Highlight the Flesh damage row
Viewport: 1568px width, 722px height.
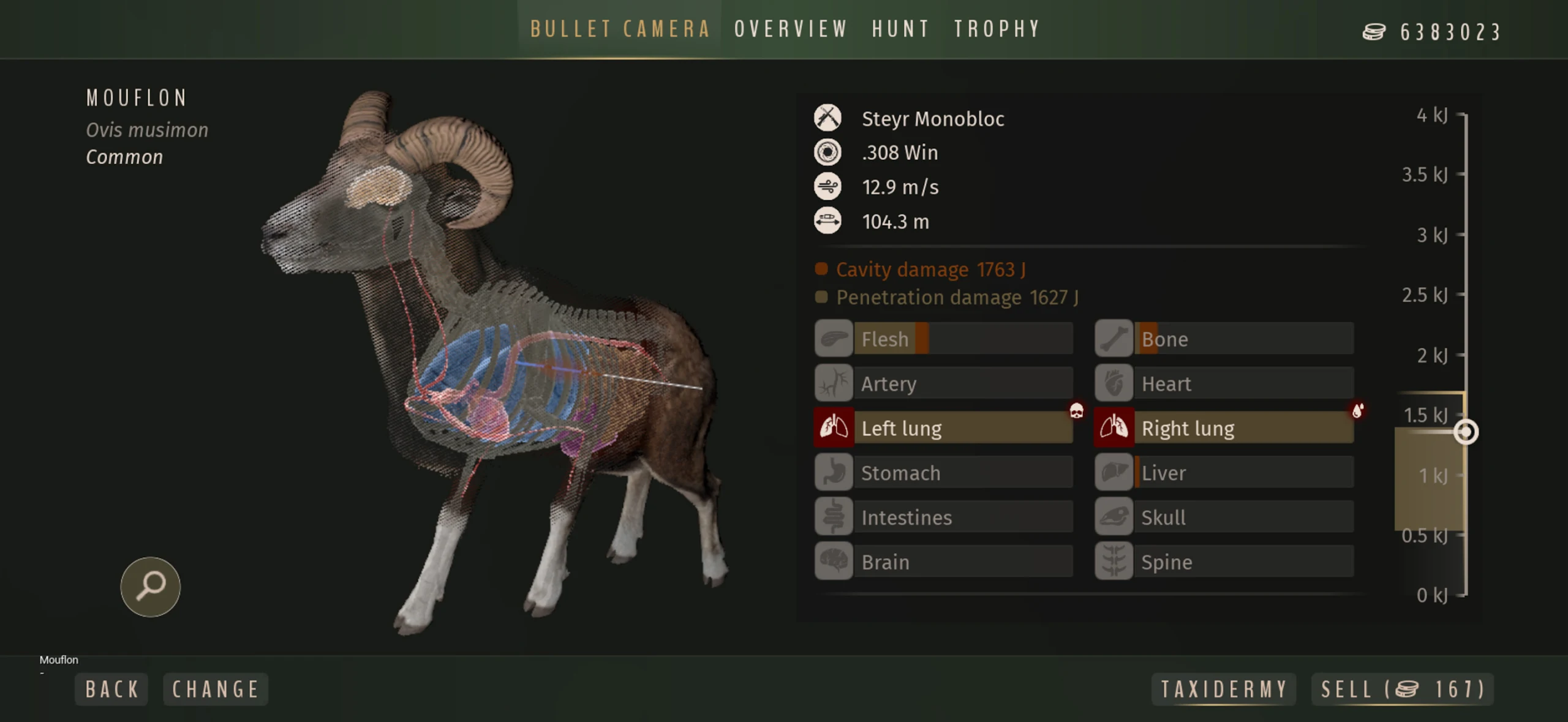tap(944, 339)
